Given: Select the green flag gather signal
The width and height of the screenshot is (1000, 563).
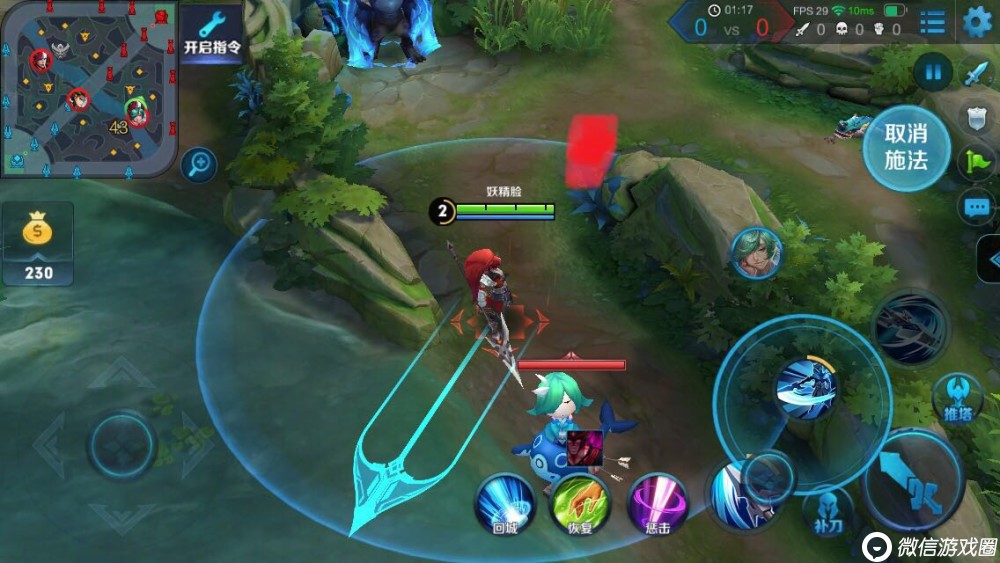Looking at the screenshot, I should coord(976,162).
